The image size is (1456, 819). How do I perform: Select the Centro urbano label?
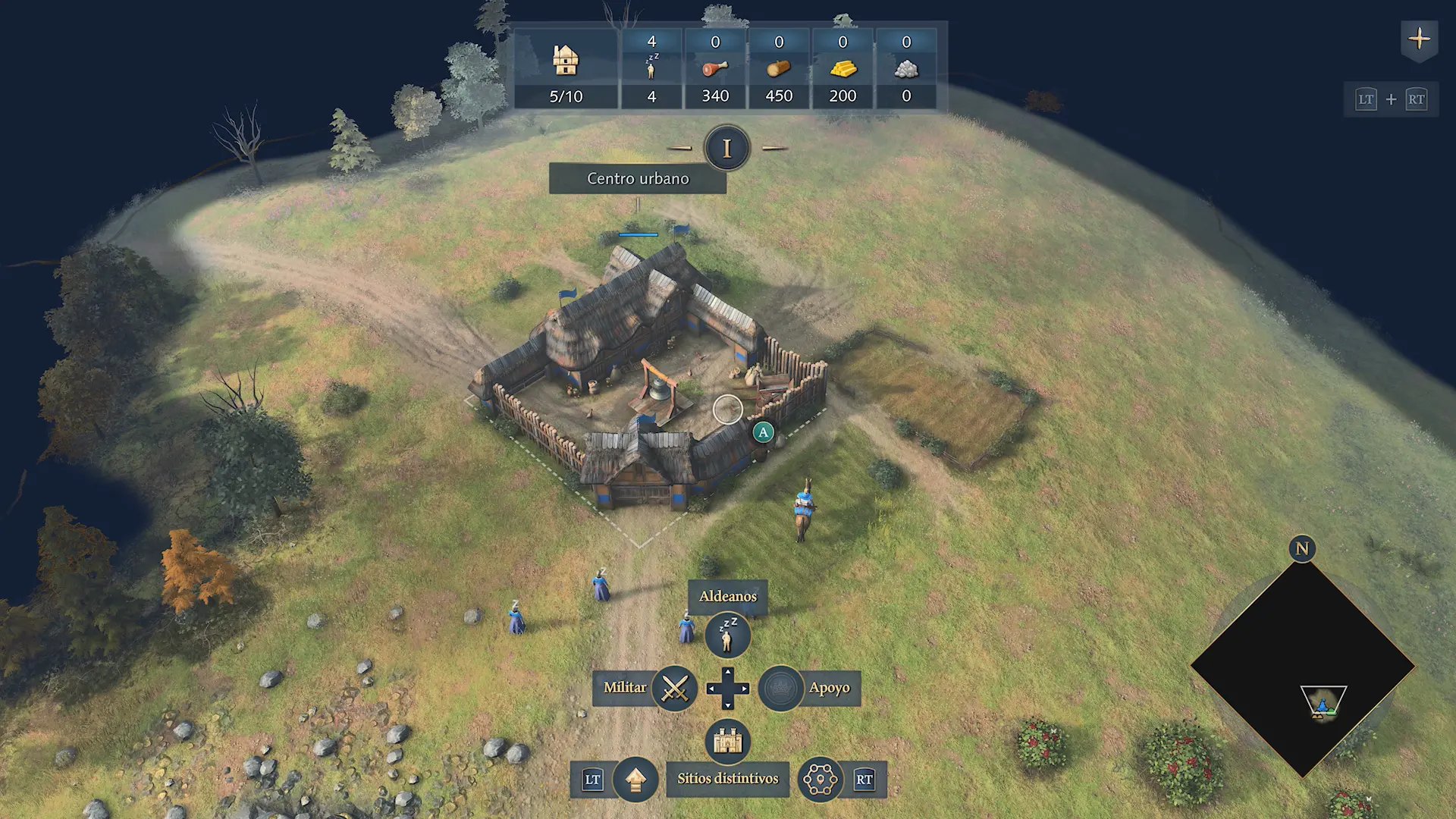pyautogui.click(x=638, y=179)
